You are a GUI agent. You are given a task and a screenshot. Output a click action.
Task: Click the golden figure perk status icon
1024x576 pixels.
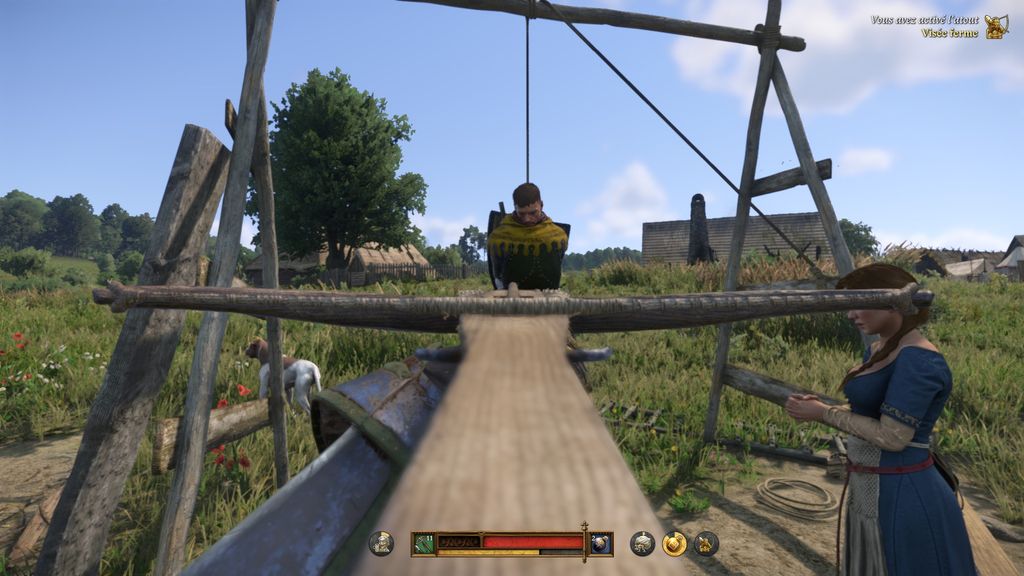(x=706, y=543)
